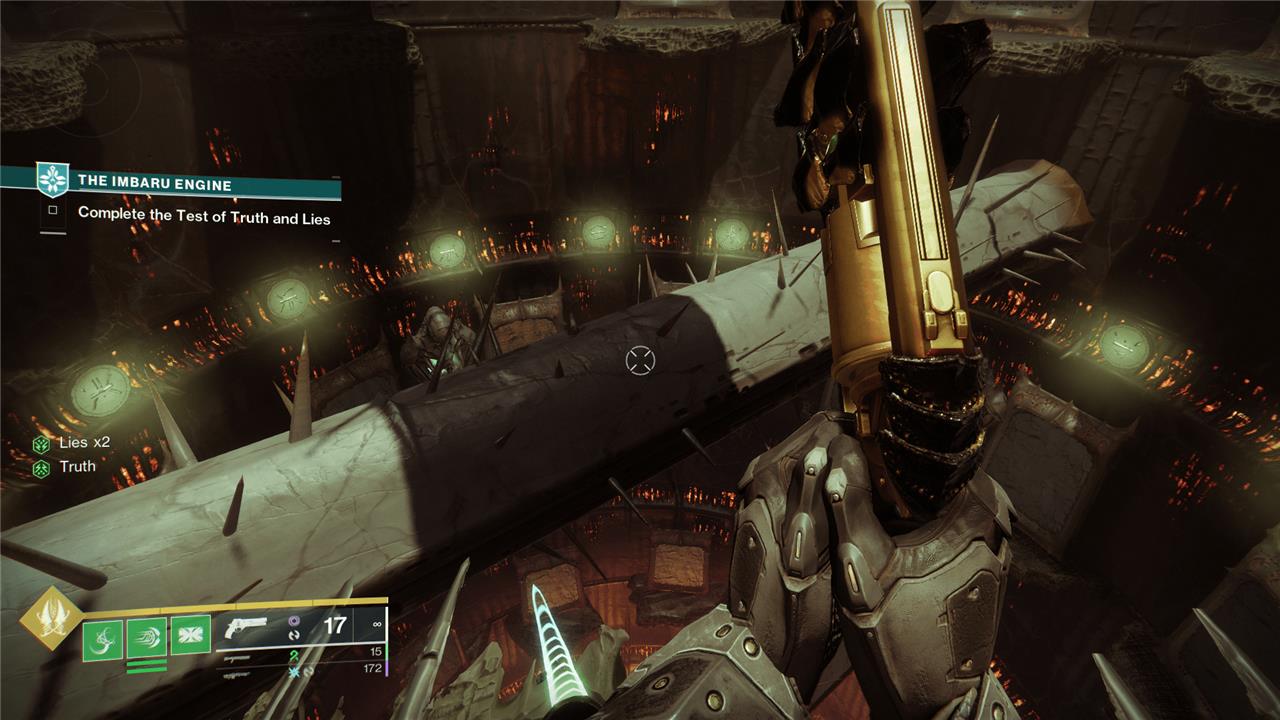Trigger the green streaking orb ability

click(146, 638)
